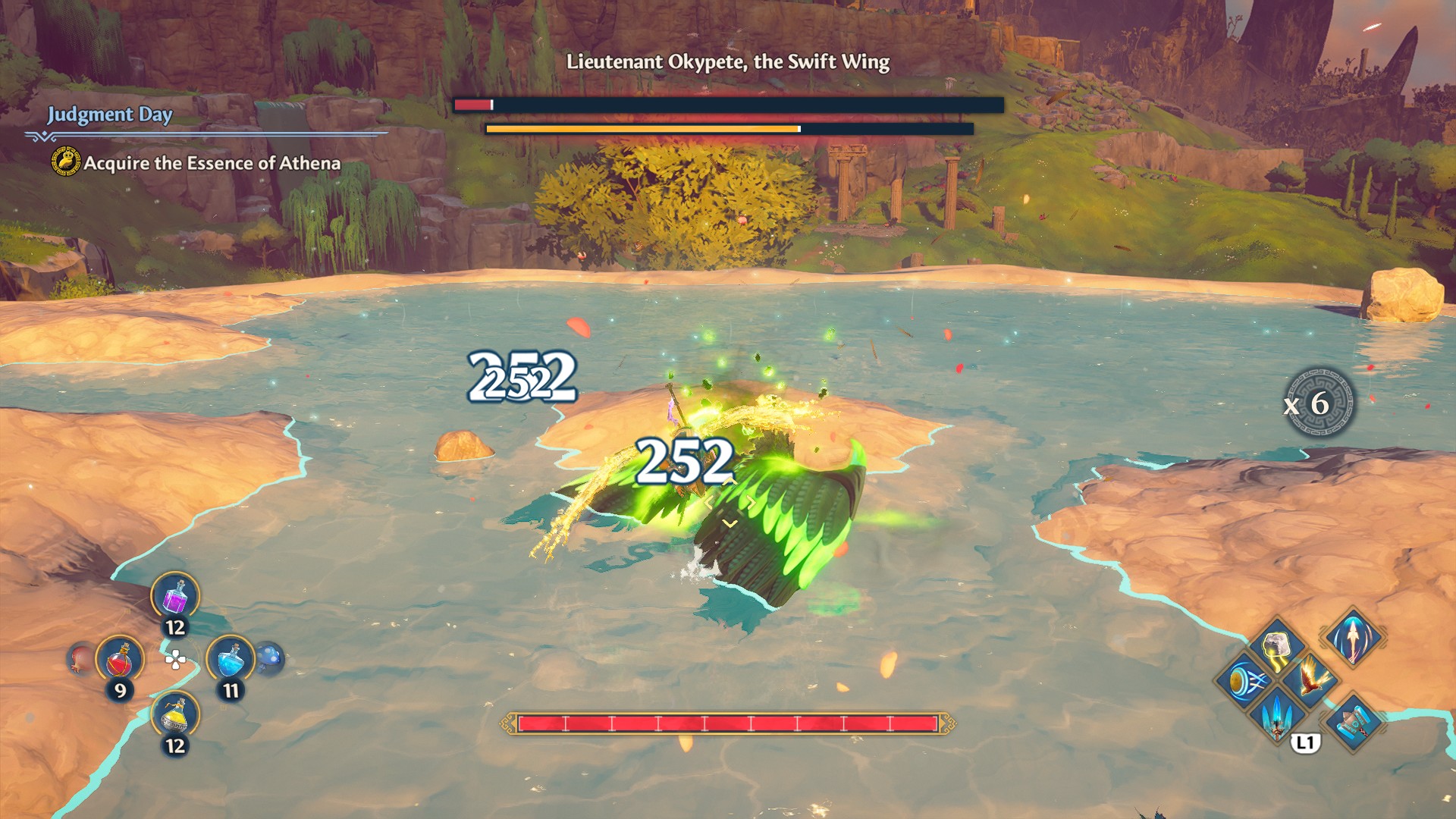Activate the blue spears ability
Viewport: 1456px width, 819px height.
1279,713
